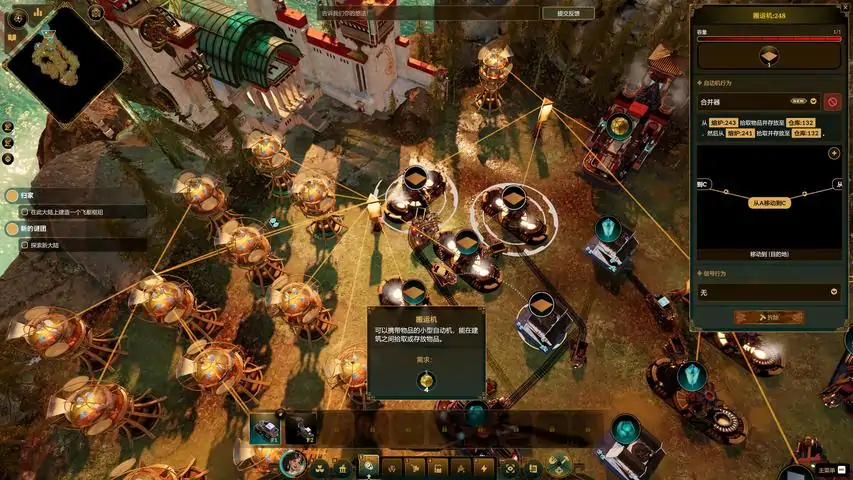Select the building columns category
This screenshot has width=853, height=480.
(343, 467)
